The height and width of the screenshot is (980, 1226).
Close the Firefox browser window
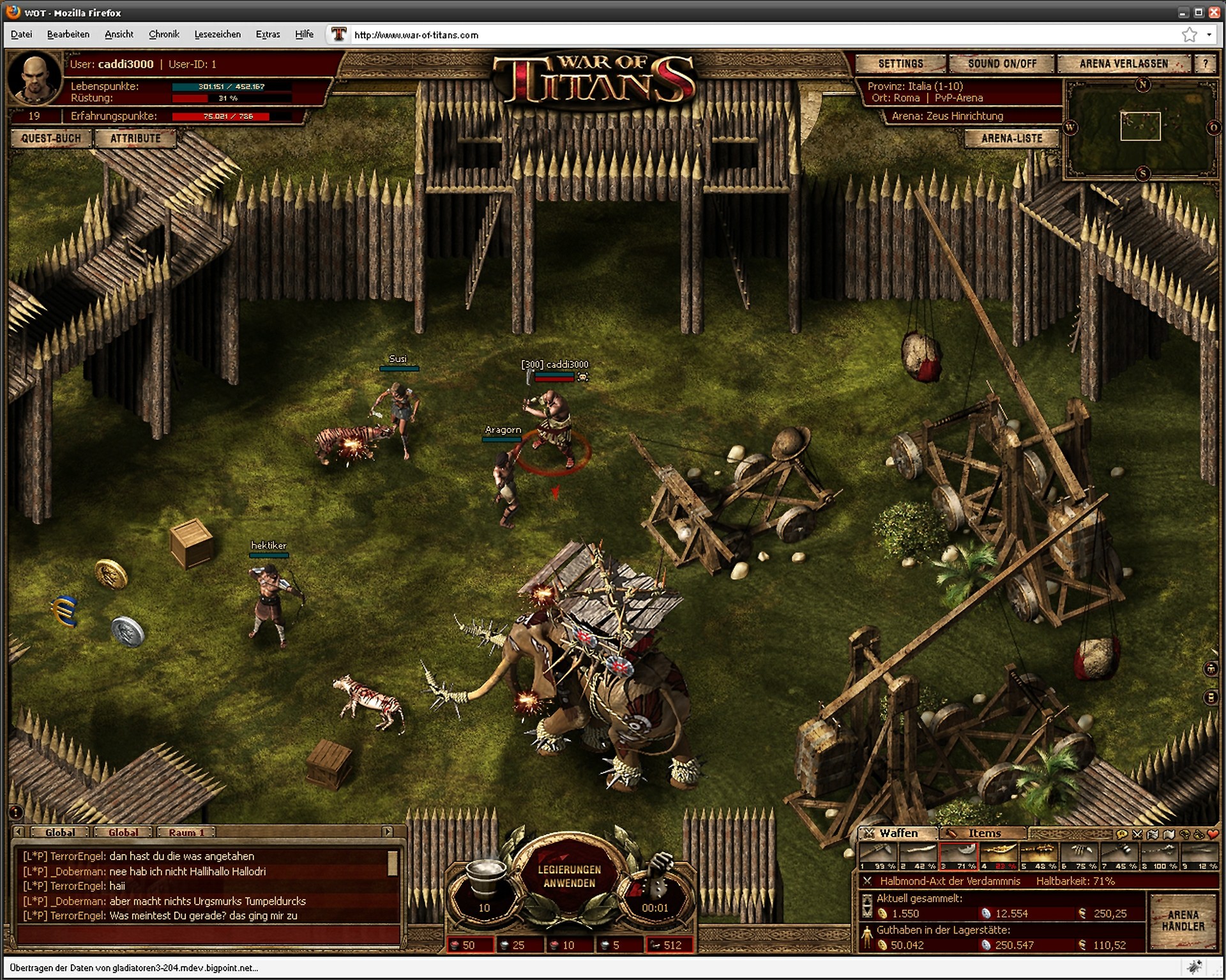pyautogui.click(x=1214, y=12)
